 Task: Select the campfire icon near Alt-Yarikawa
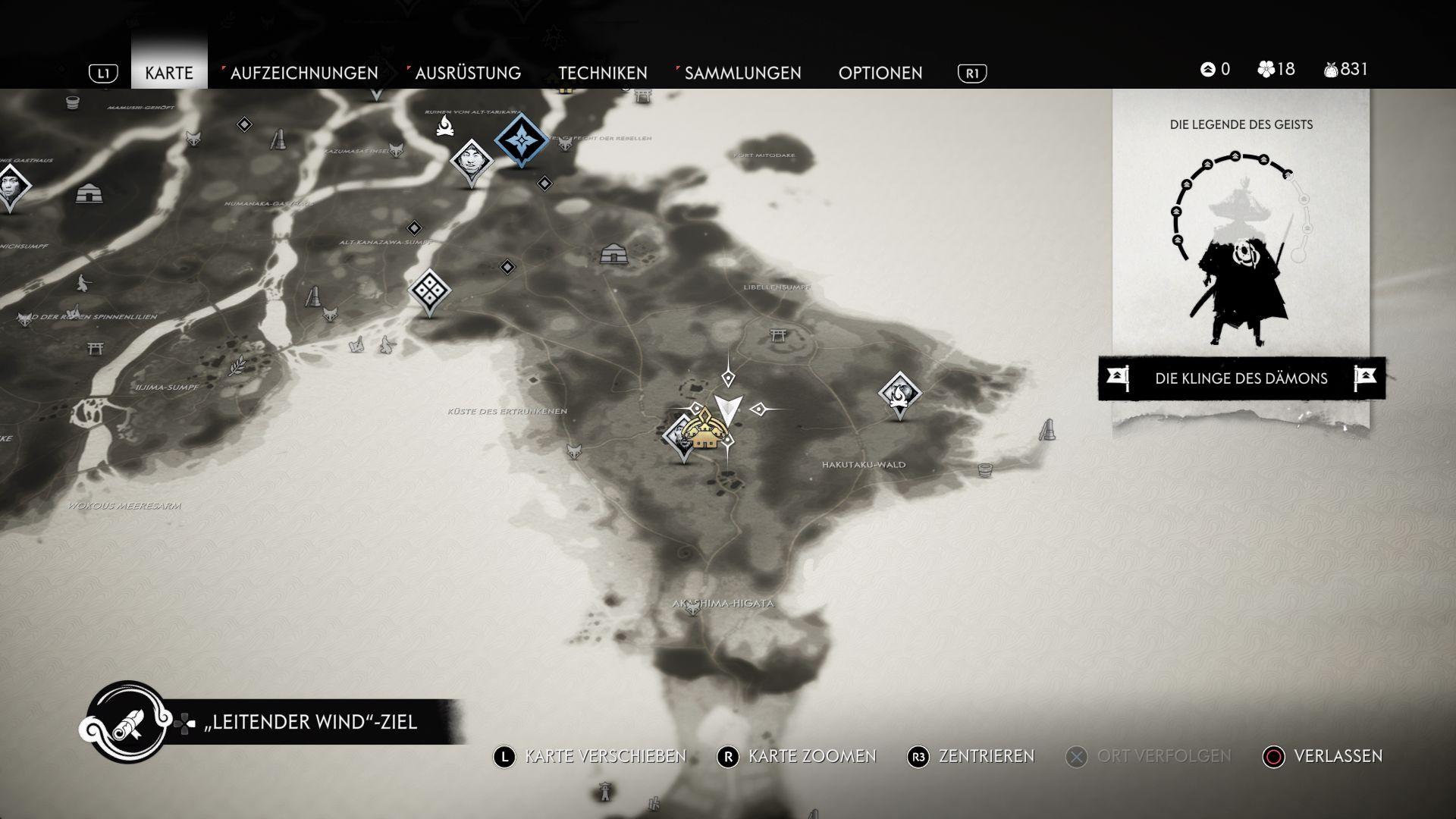point(444,126)
